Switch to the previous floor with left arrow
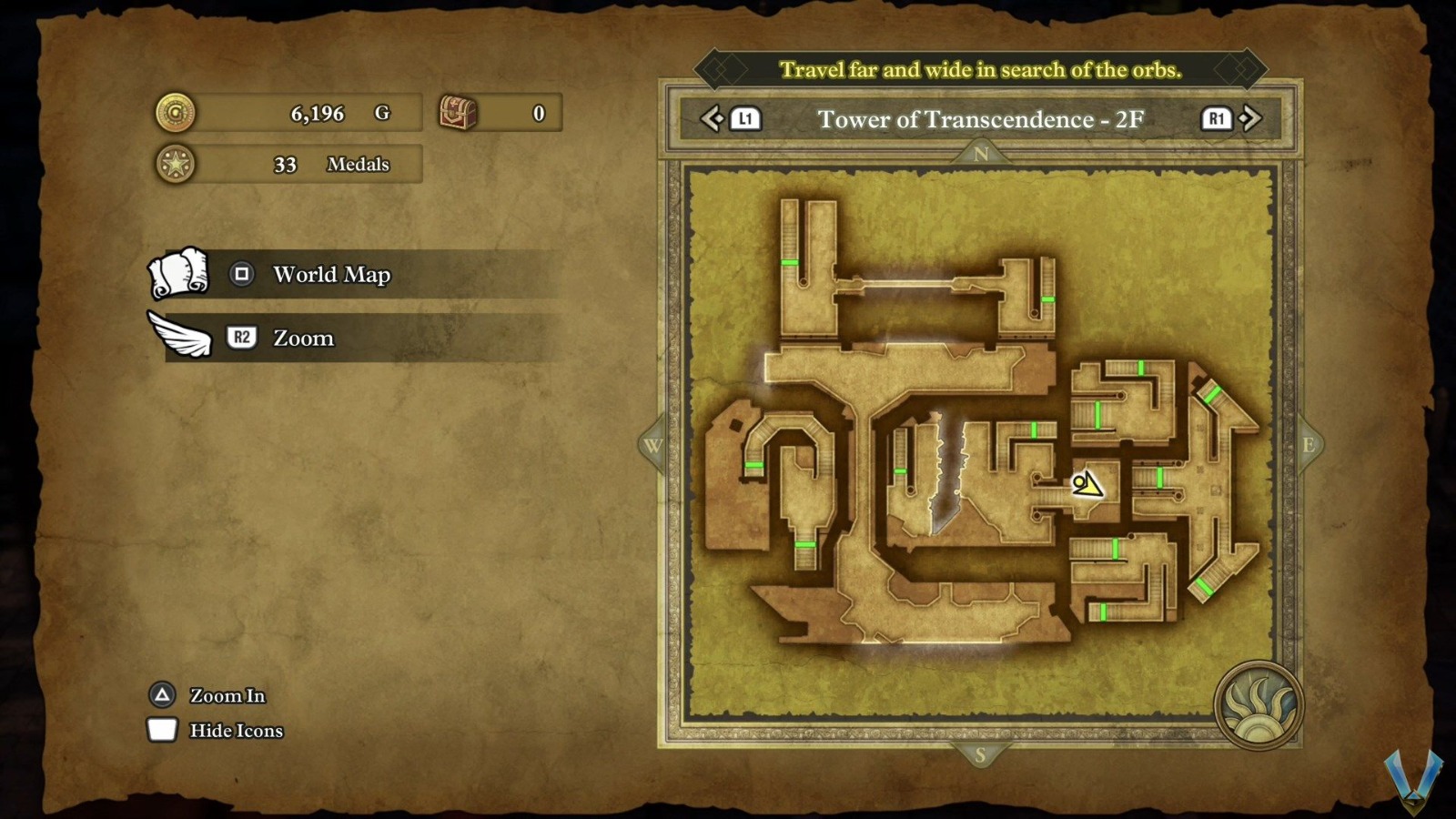1456x819 pixels. tap(713, 118)
